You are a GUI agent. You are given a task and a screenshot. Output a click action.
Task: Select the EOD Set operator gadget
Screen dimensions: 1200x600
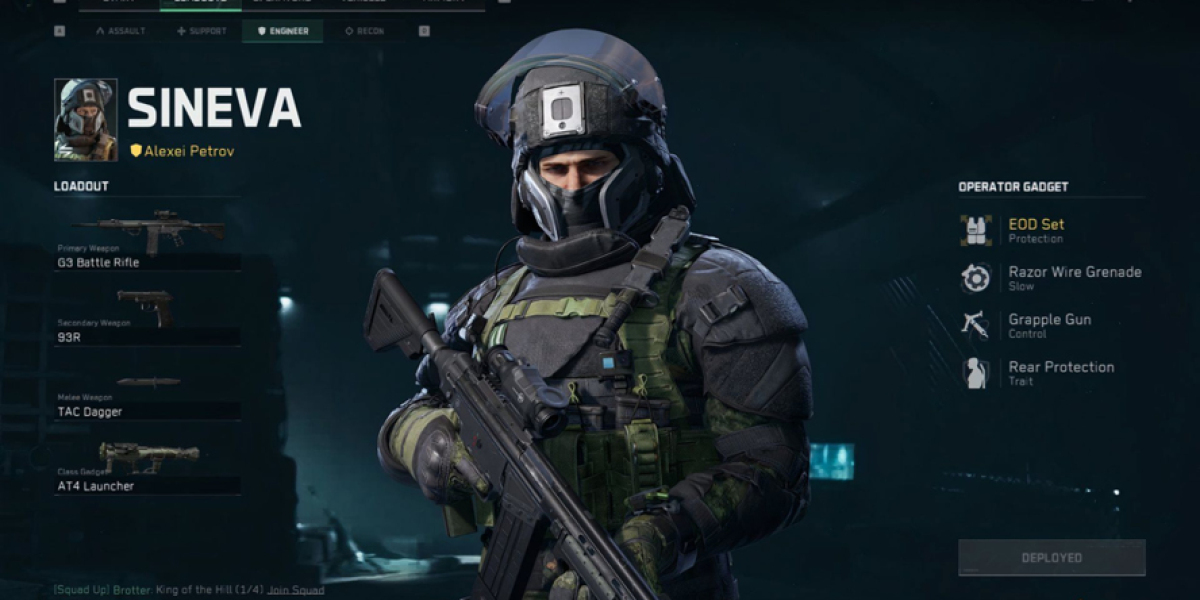click(1035, 230)
